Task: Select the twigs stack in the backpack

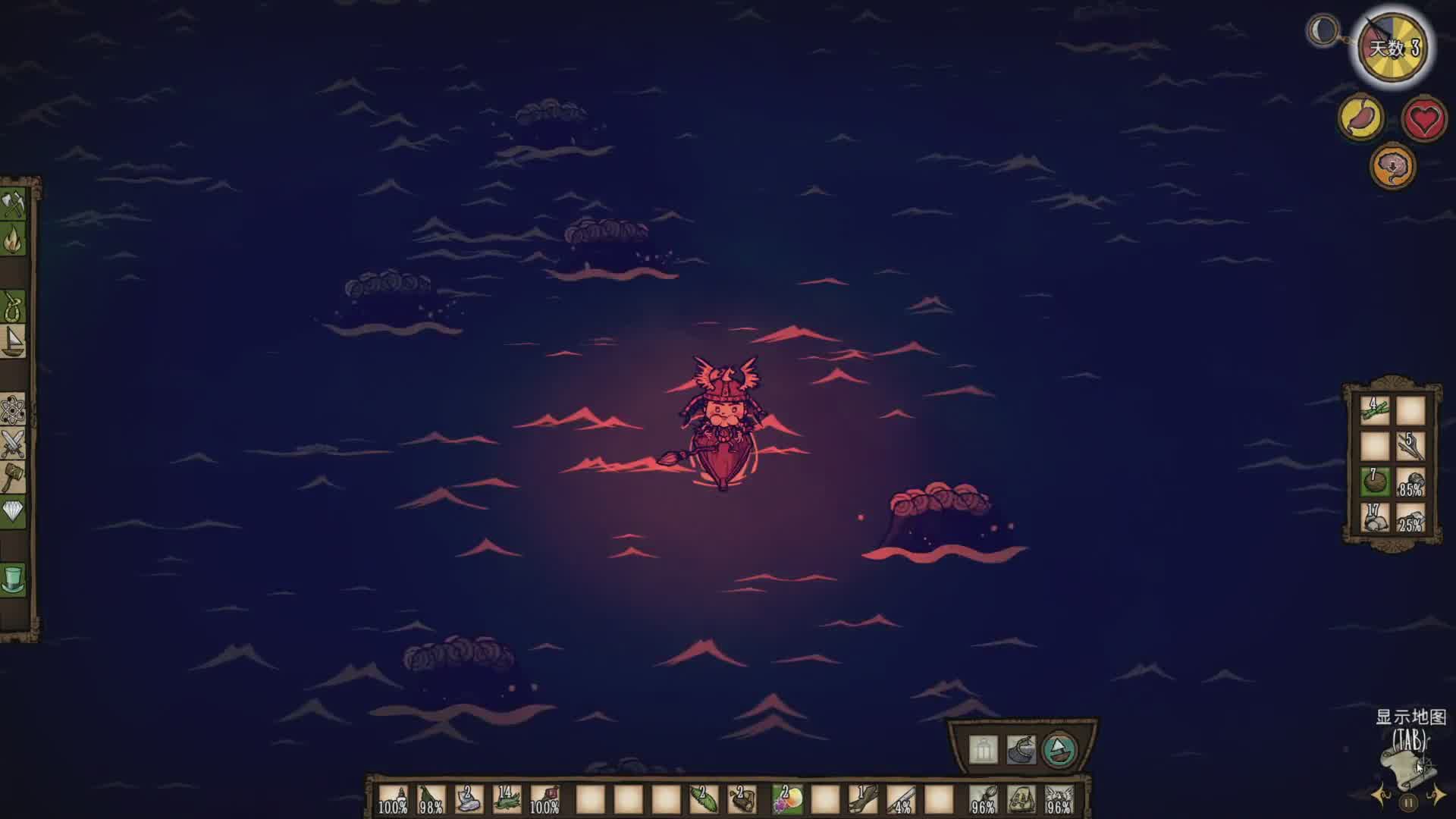Action: tap(1410, 446)
